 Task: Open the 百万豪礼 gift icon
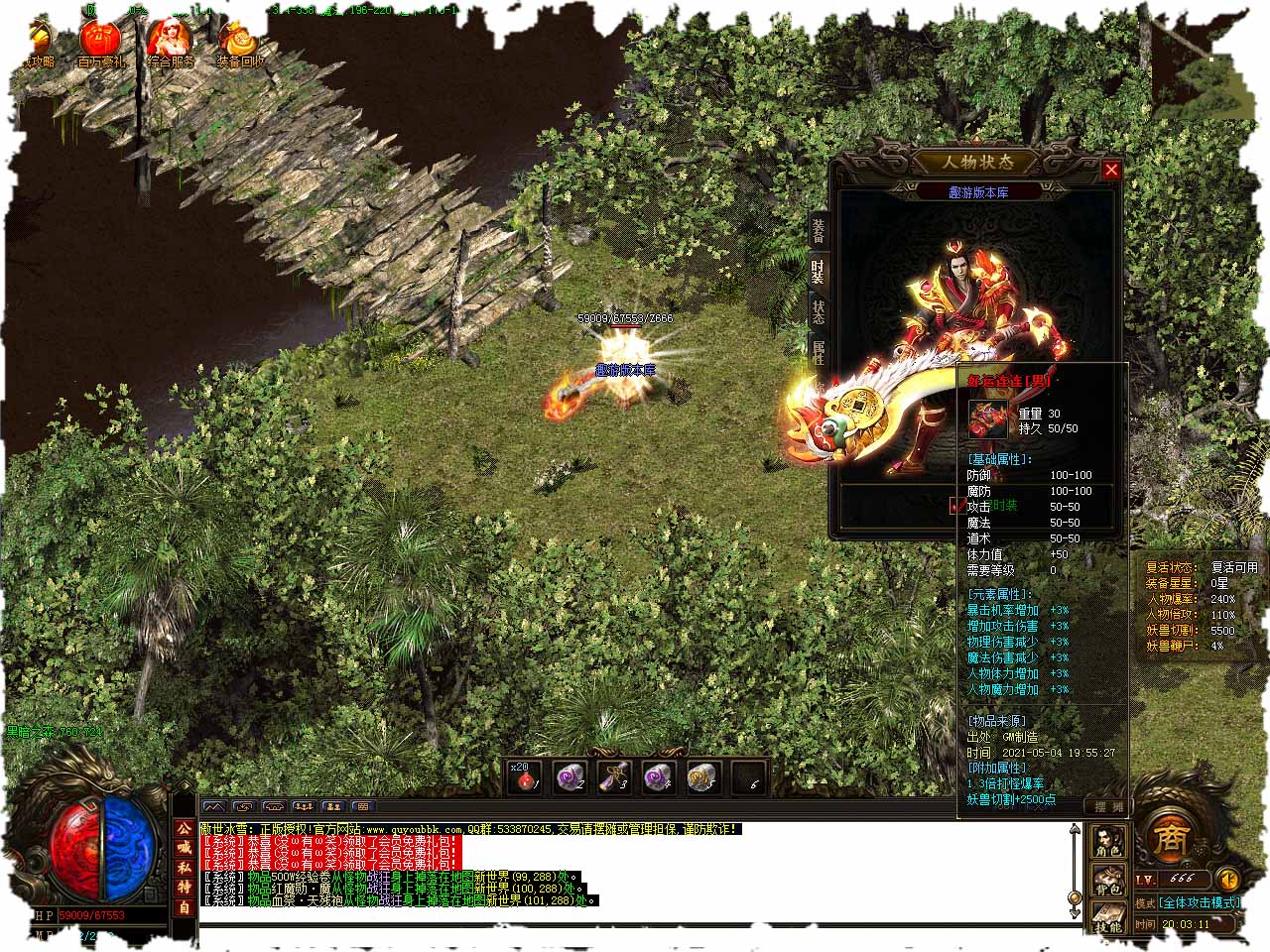pyautogui.click(x=99, y=42)
